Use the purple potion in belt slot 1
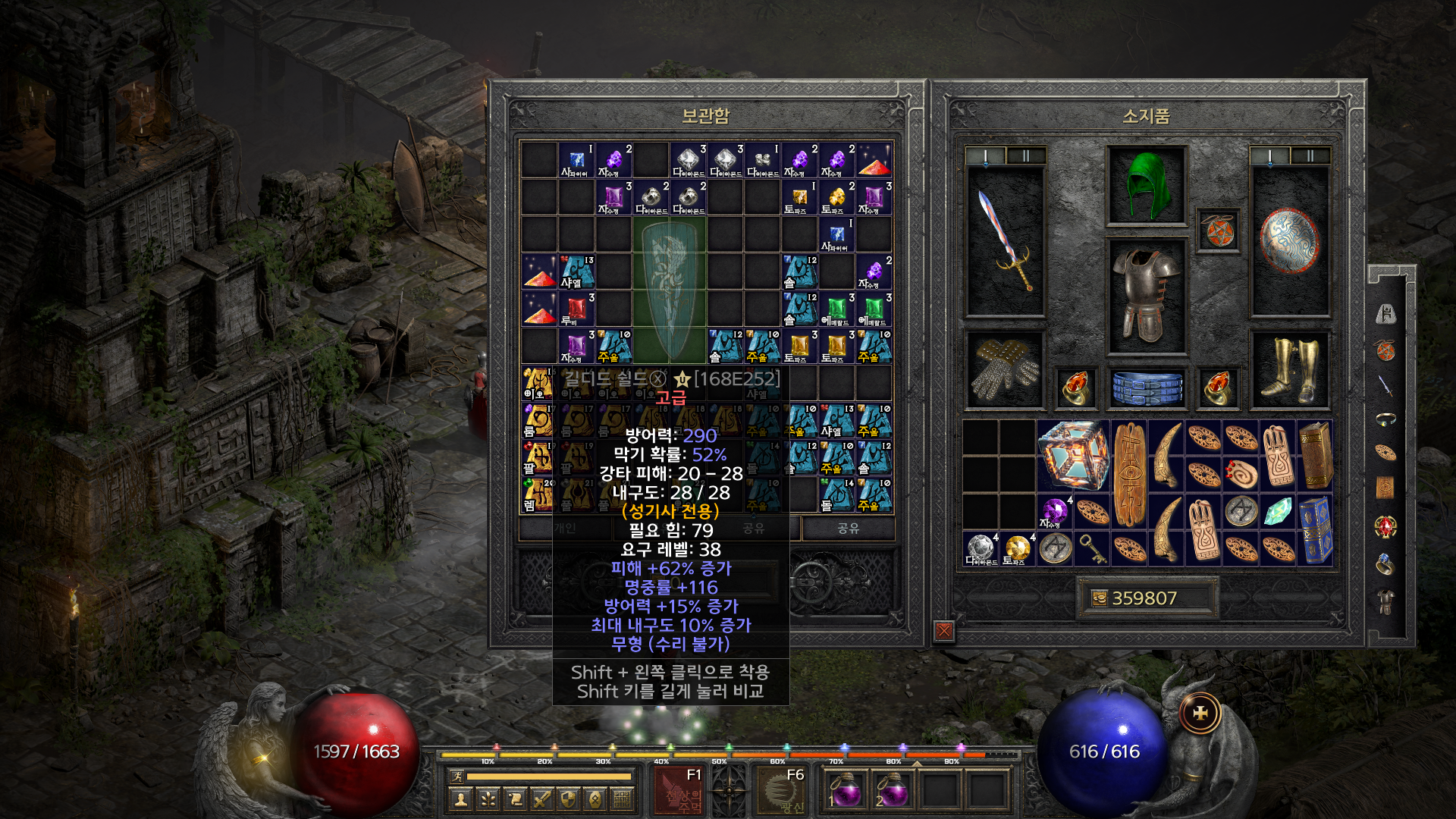The height and width of the screenshot is (819, 1456). click(845, 790)
